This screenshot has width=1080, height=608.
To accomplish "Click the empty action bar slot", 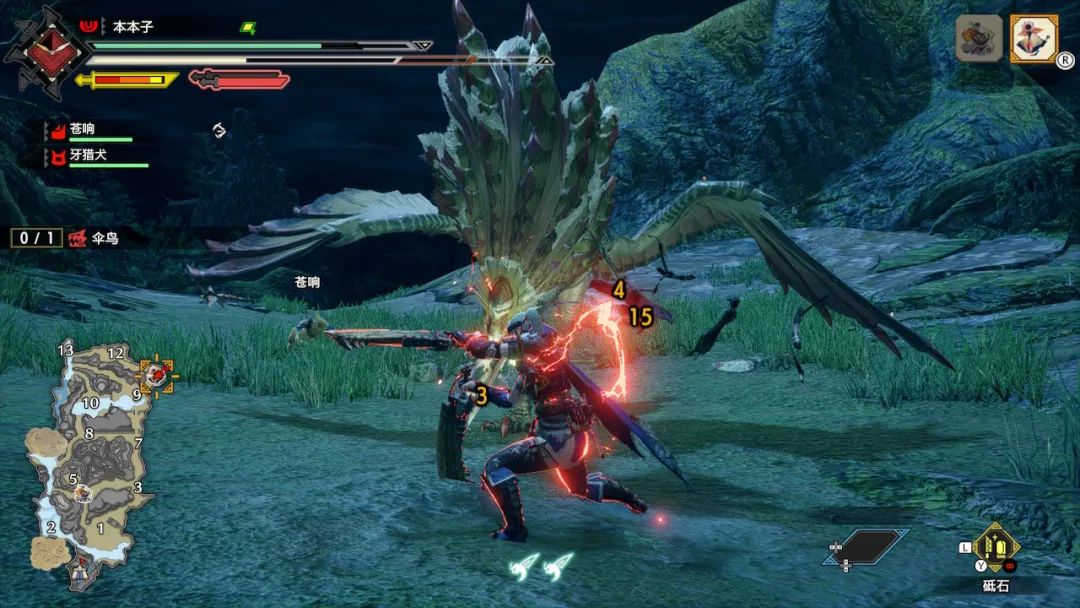I will click(866, 547).
